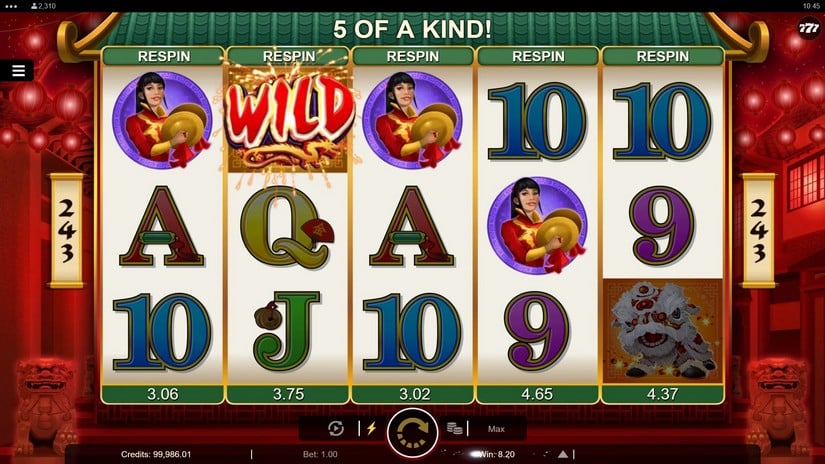825x464 pixels.
Task: Choose the 3.02 reel respin
Action: coord(412,394)
